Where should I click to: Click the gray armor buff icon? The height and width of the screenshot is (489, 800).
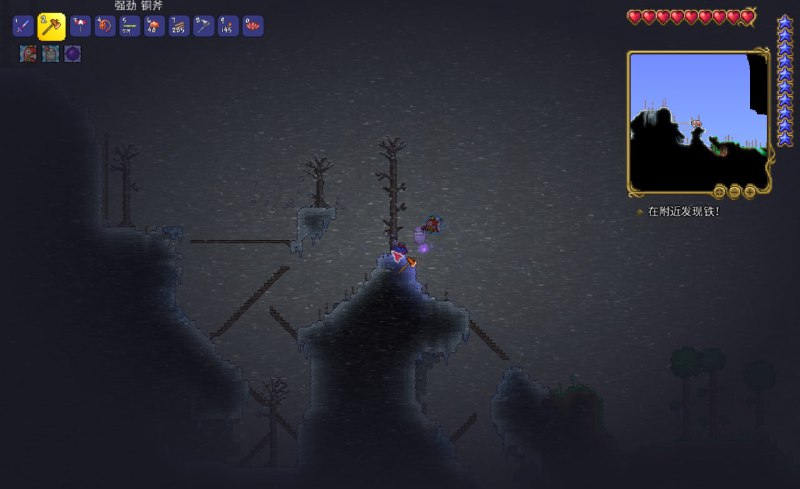pos(50,54)
